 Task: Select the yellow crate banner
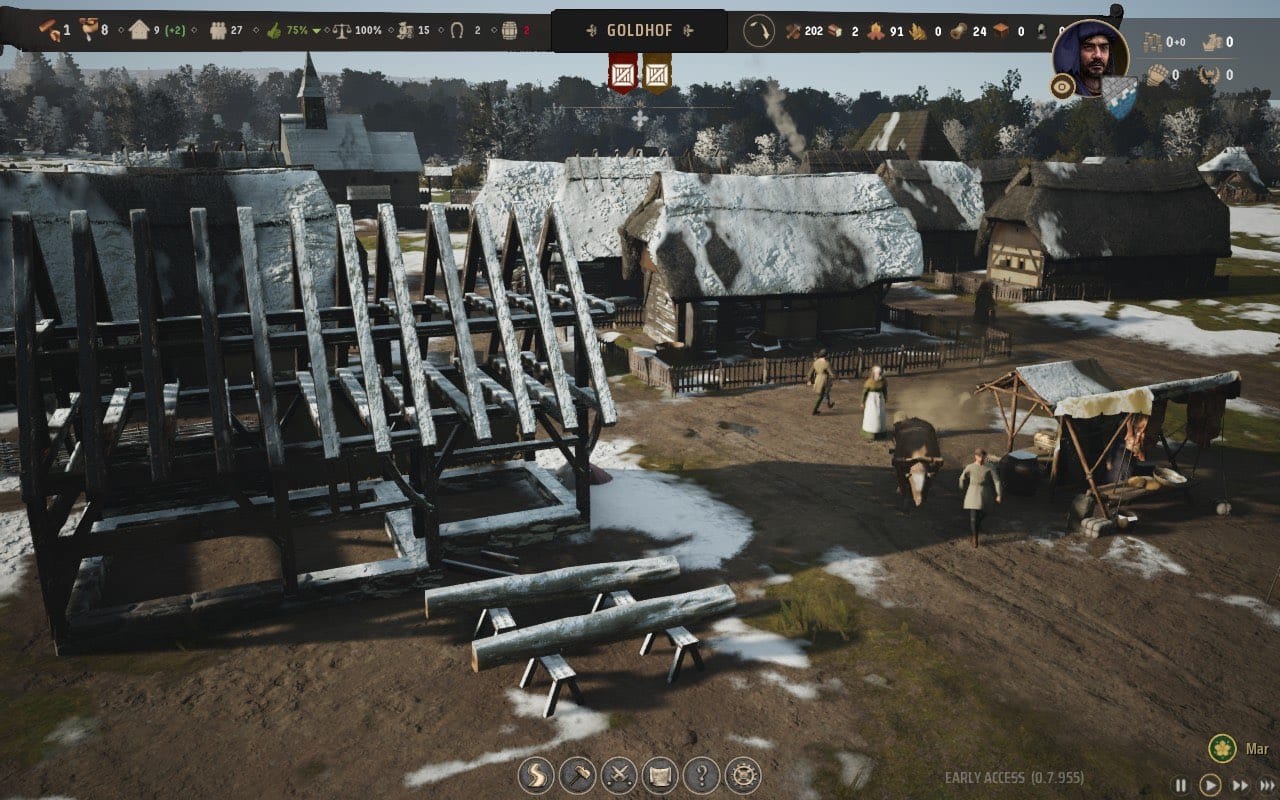point(656,74)
